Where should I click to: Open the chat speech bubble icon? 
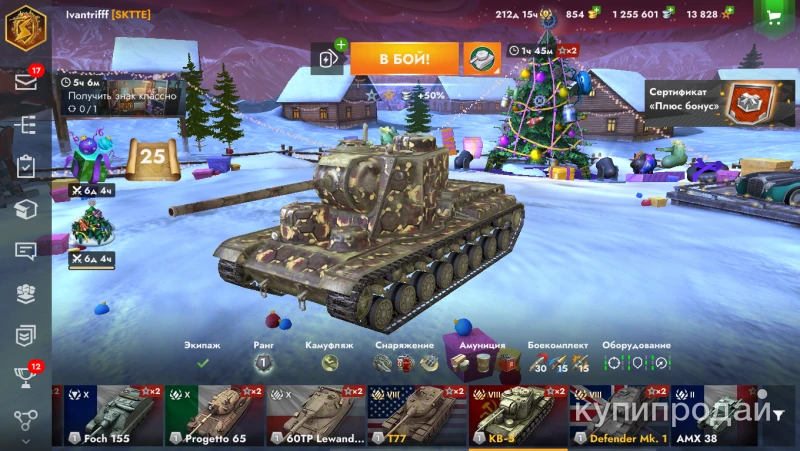[26, 251]
